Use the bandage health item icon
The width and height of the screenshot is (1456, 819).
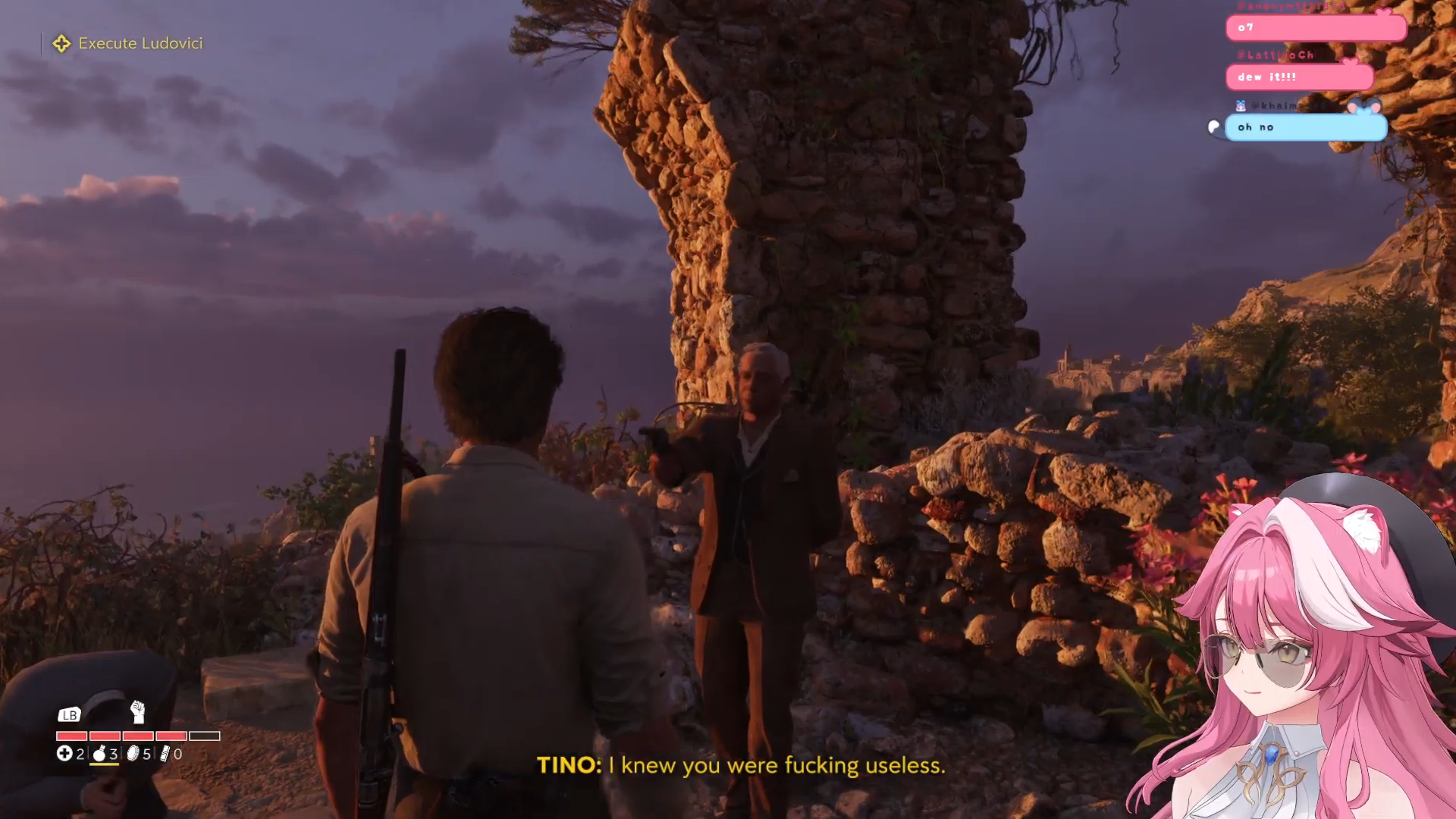[x=64, y=753]
